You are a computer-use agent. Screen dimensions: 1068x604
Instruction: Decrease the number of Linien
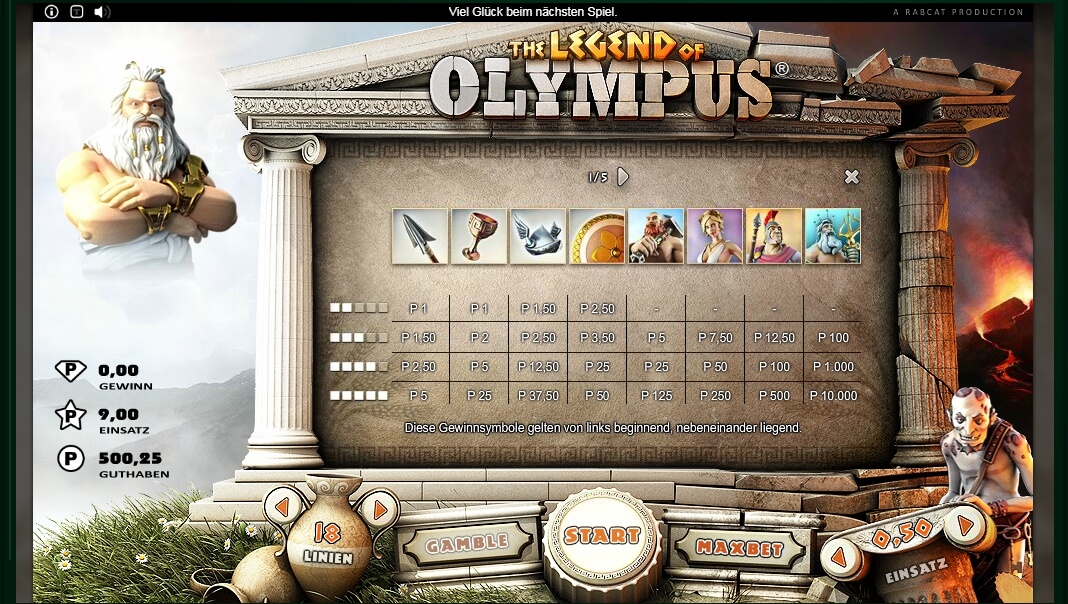[x=282, y=507]
